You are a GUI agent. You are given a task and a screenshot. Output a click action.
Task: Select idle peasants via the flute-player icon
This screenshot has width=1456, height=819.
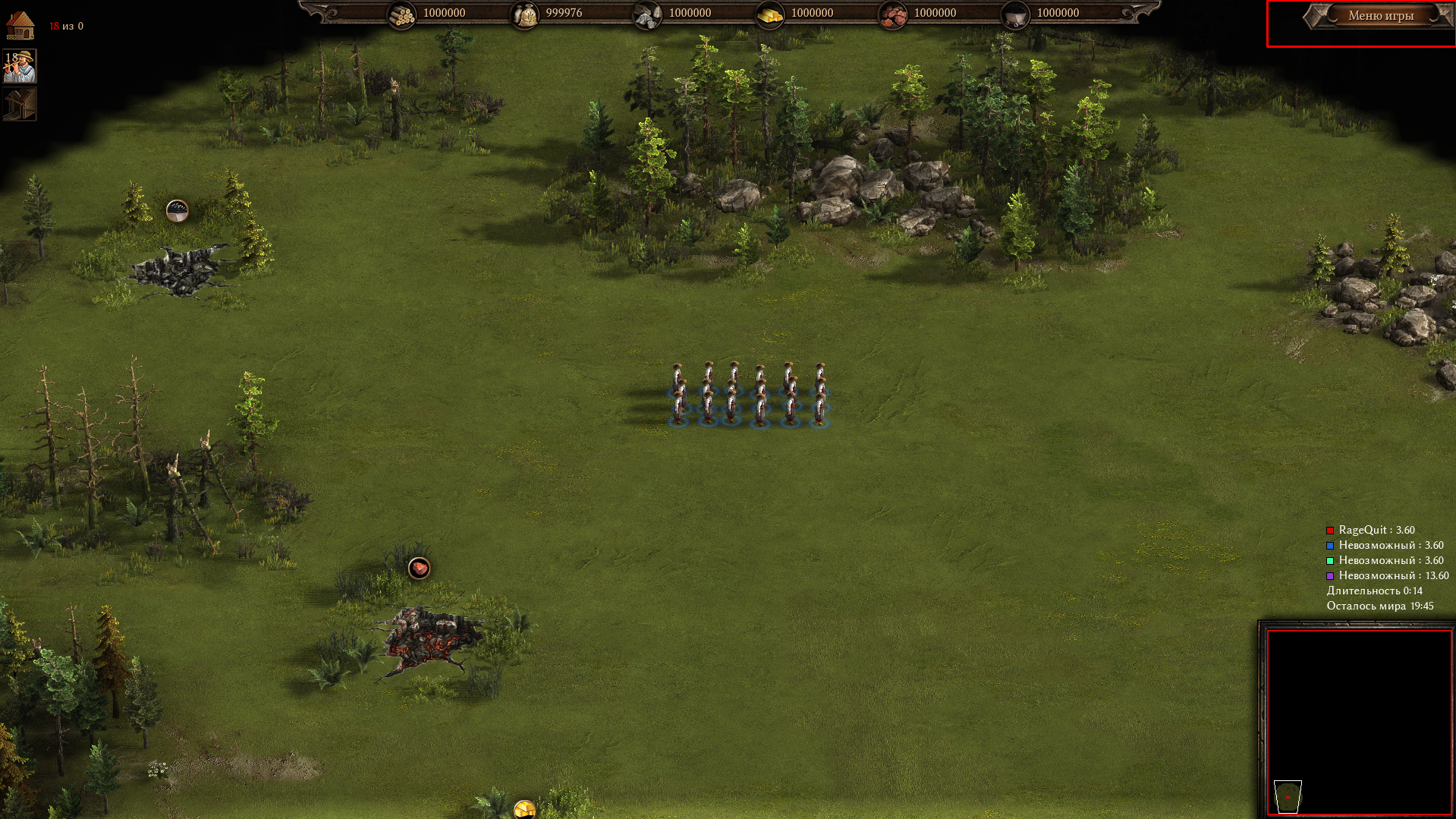point(20,67)
